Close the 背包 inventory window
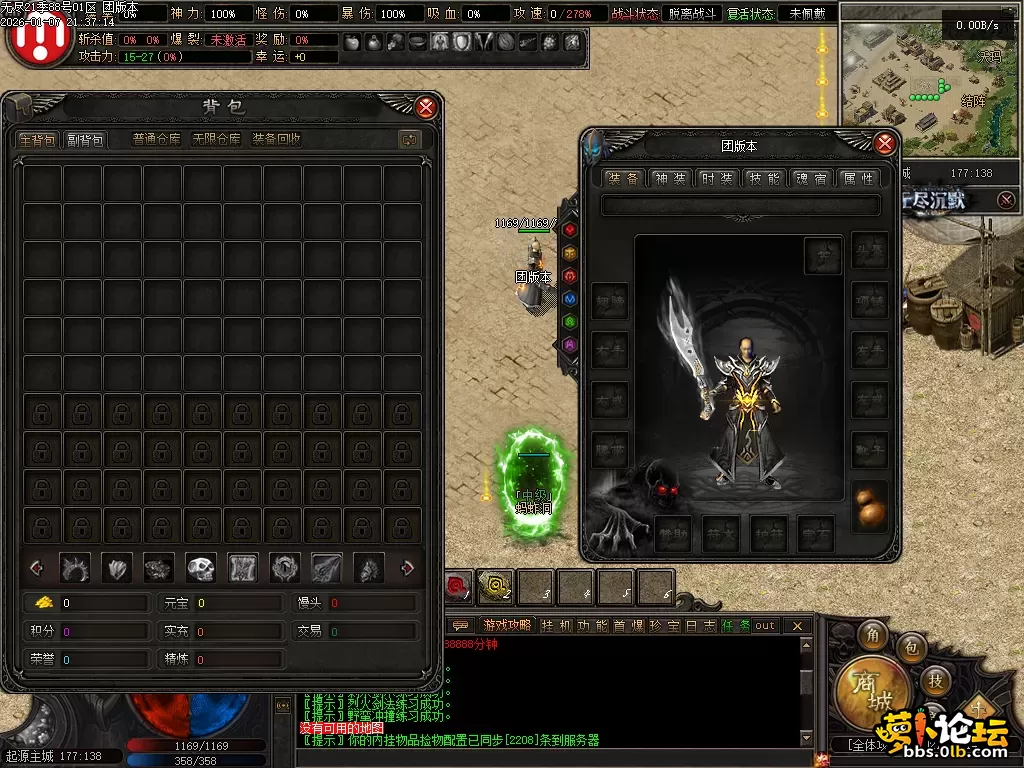Viewport: 1024px width, 768px height. pyautogui.click(x=426, y=108)
